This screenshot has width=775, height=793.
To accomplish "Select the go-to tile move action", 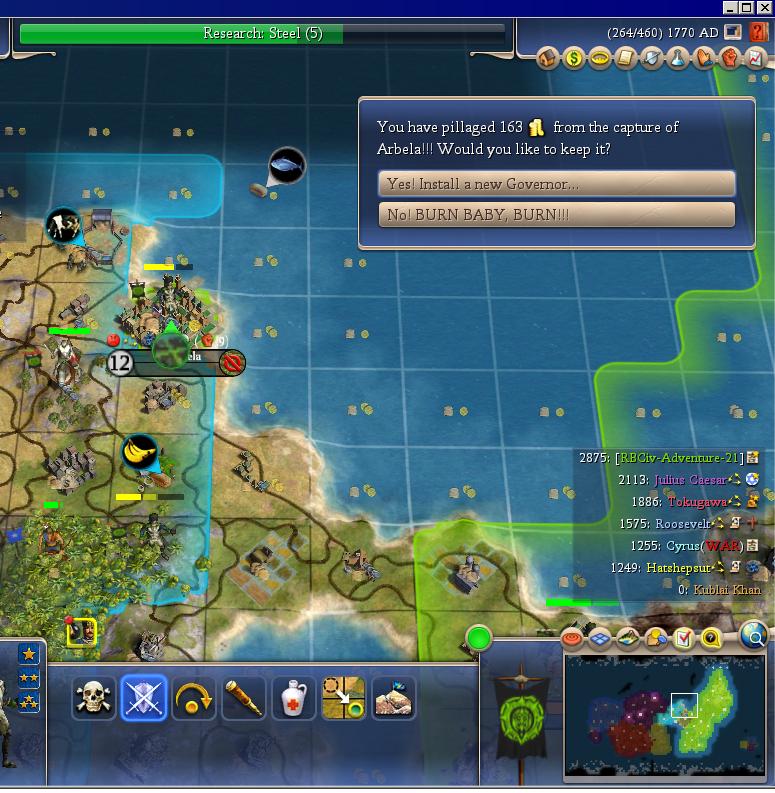I will (344, 698).
